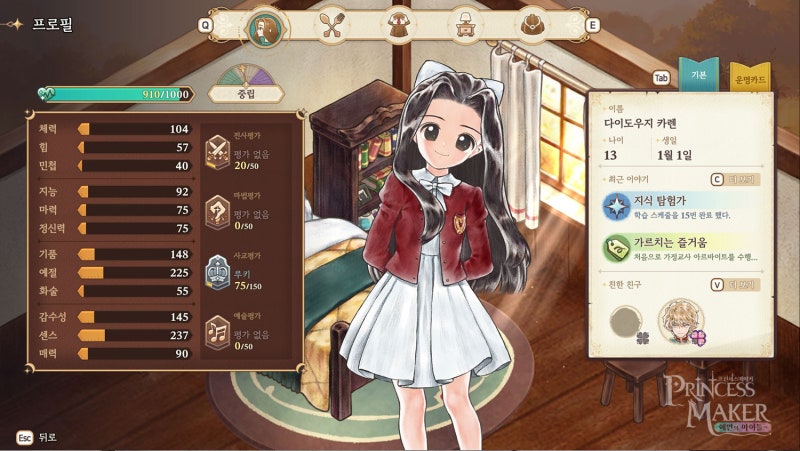Click the 사교평가 crown icon

tap(217, 271)
